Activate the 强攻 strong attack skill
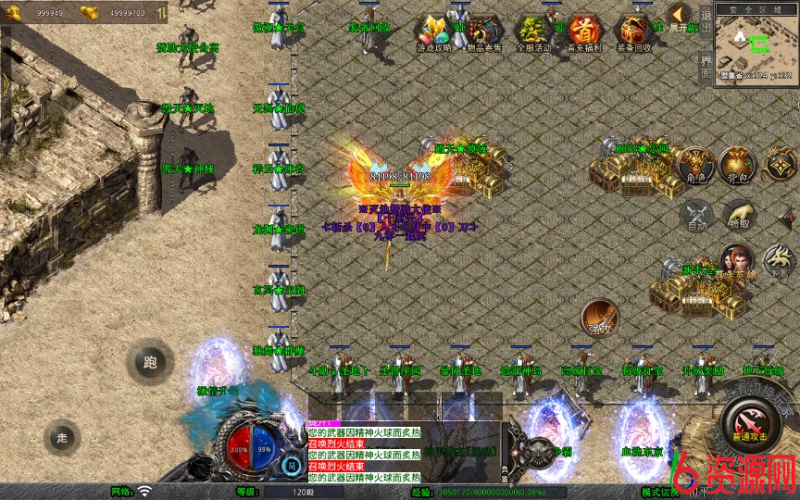800x500 pixels. tap(599, 317)
